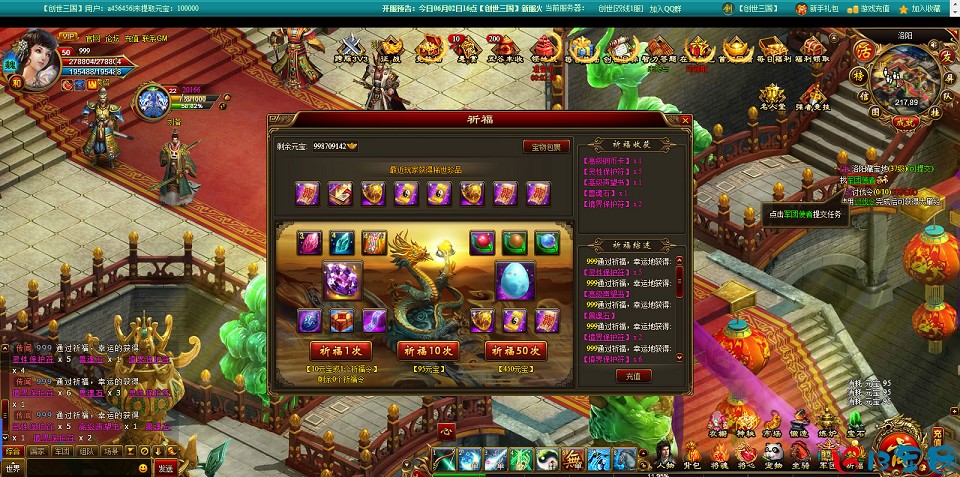960x477 pixels.
Task: Switch to the 国家 chat tab
Action: [x=37, y=452]
